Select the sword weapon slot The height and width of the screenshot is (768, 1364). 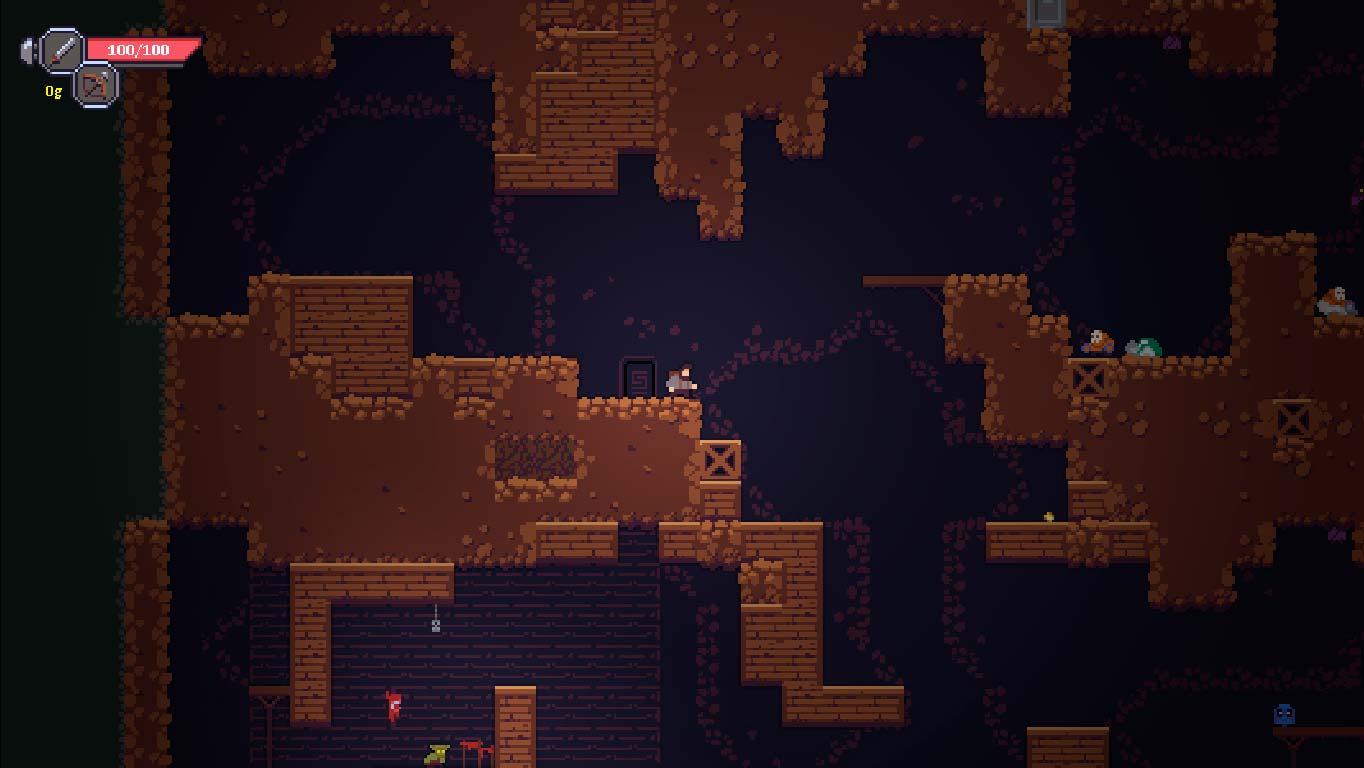click(62, 50)
